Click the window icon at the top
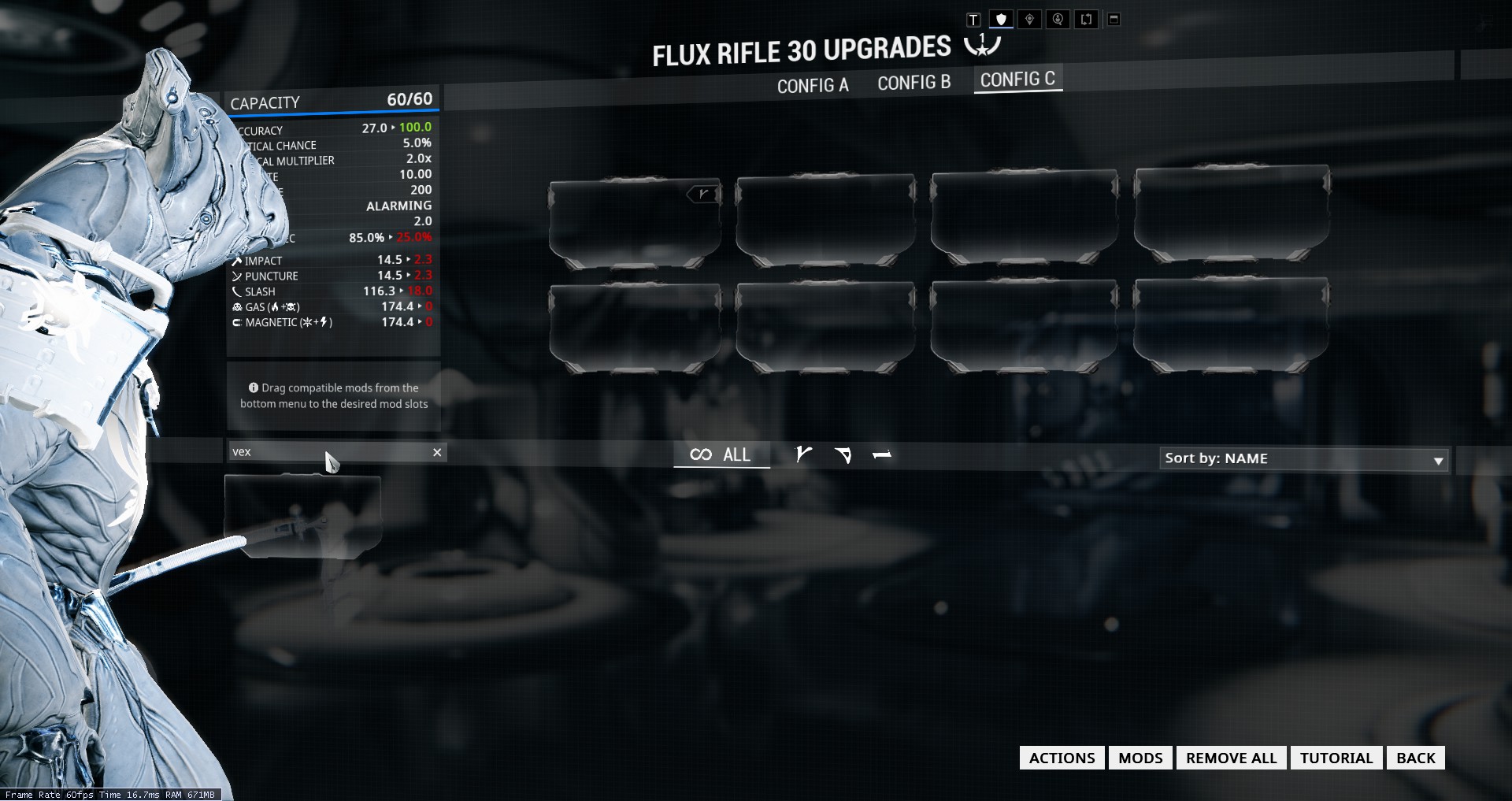Screen dimensions: 1512x801 (1114, 20)
